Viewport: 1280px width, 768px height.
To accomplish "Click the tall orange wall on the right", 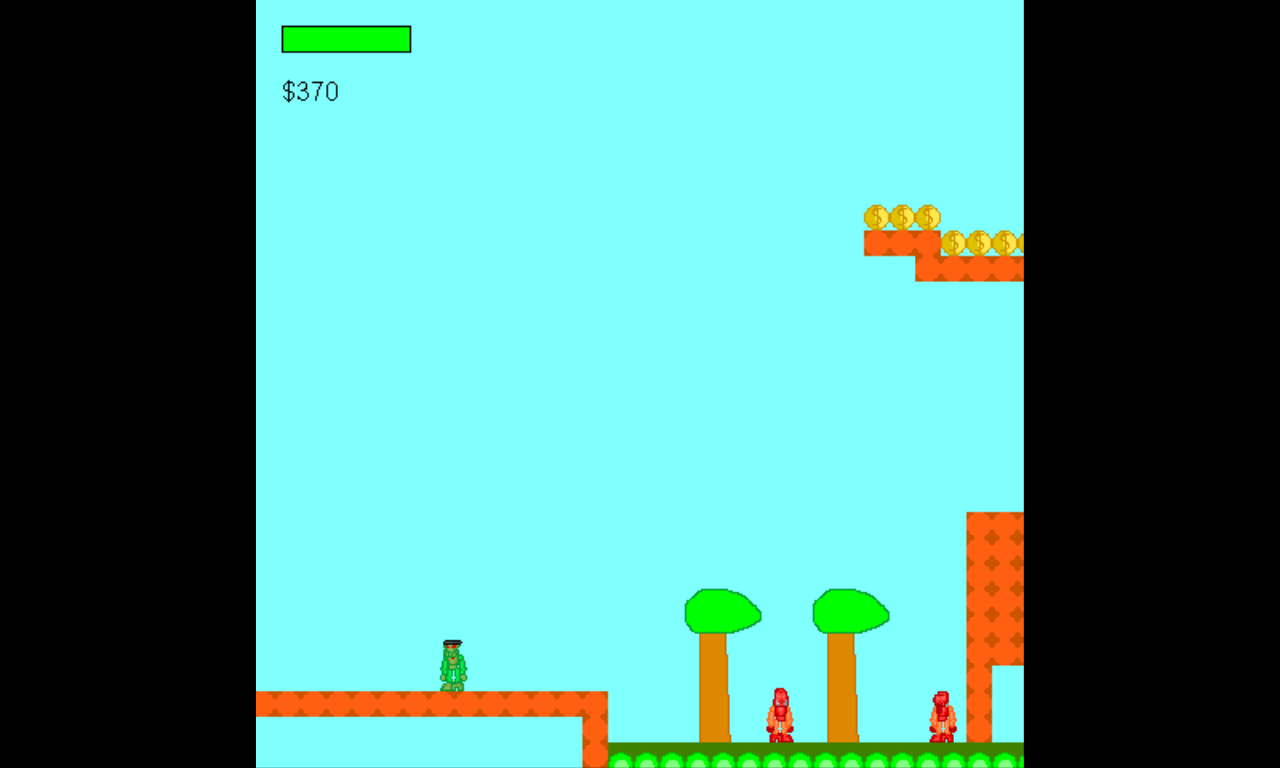I will 995,580.
